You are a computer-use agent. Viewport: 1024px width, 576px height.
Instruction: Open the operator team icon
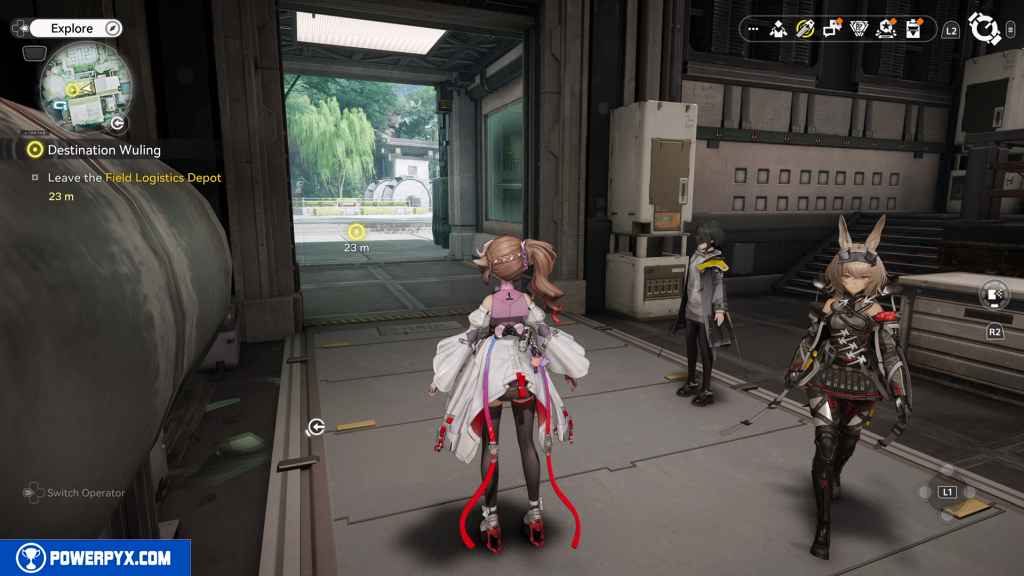(778, 29)
